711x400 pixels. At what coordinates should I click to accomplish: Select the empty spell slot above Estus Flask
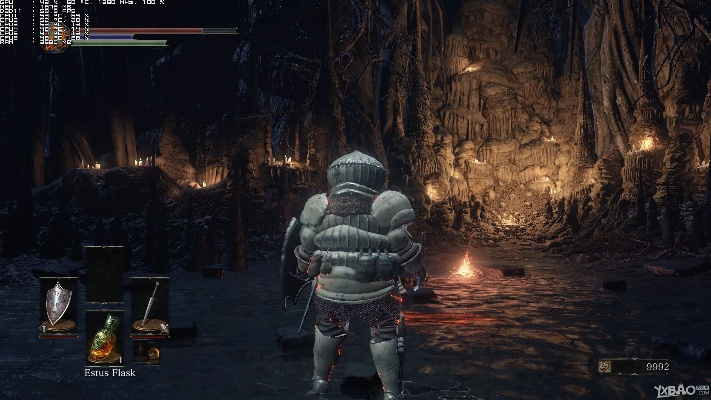click(x=104, y=274)
